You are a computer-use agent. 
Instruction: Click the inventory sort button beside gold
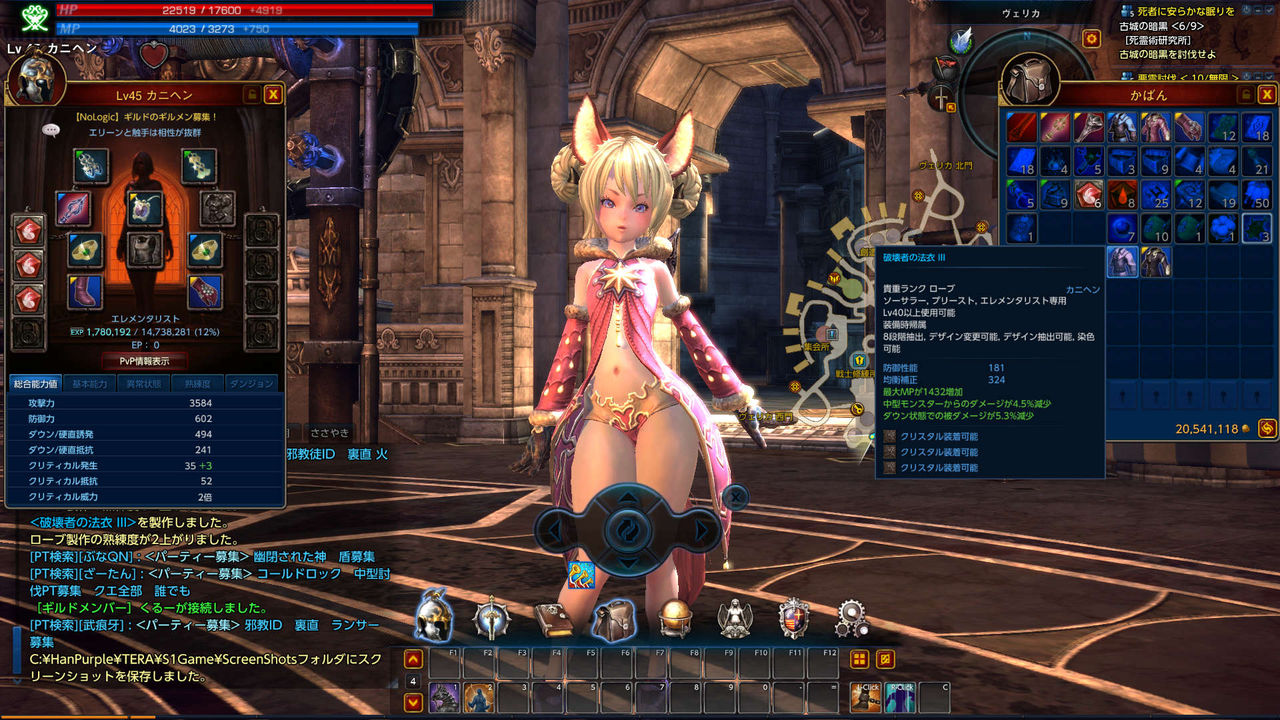pyautogui.click(x=1266, y=428)
